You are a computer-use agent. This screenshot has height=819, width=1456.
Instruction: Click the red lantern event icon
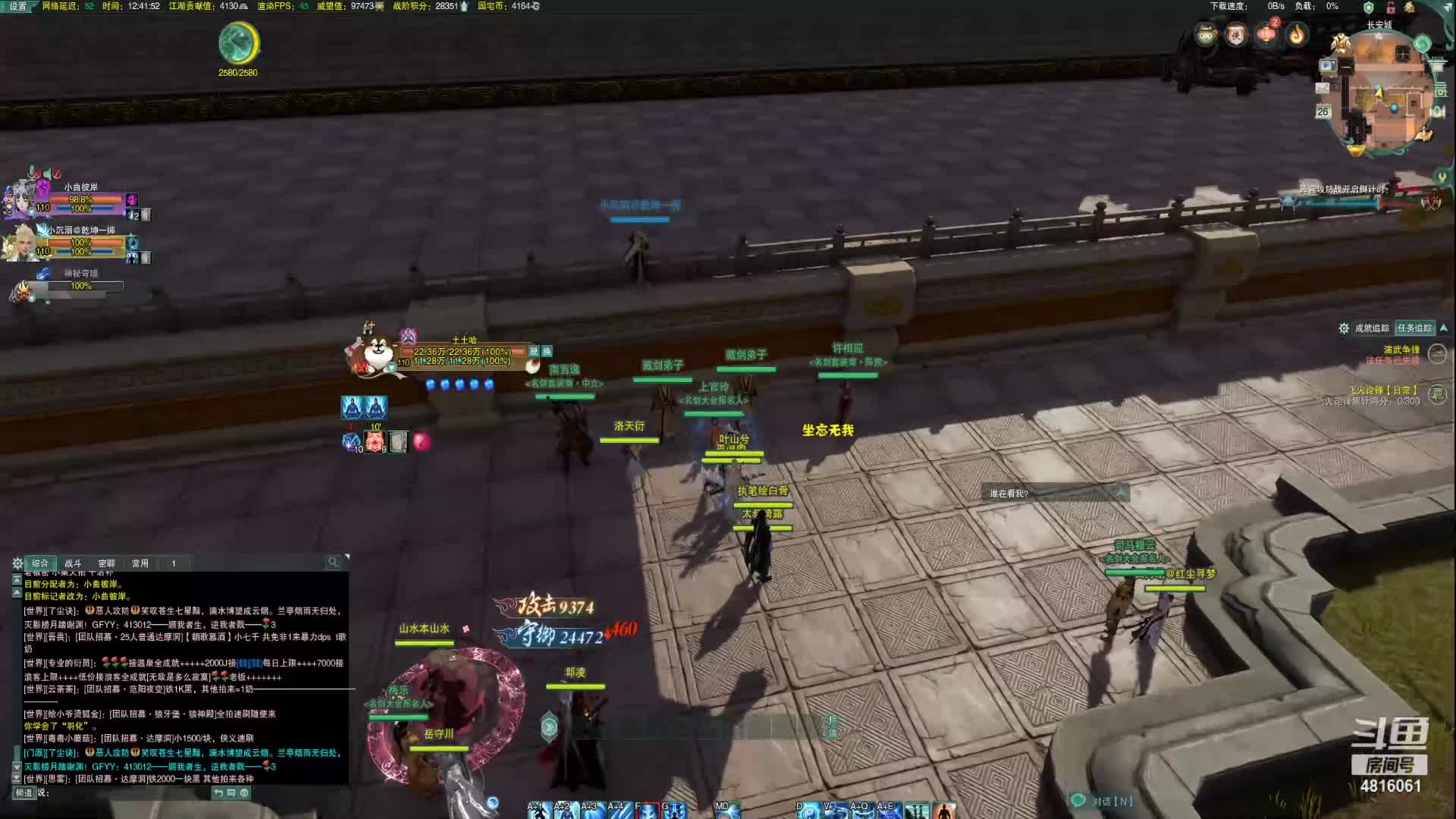(x=1266, y=34)
